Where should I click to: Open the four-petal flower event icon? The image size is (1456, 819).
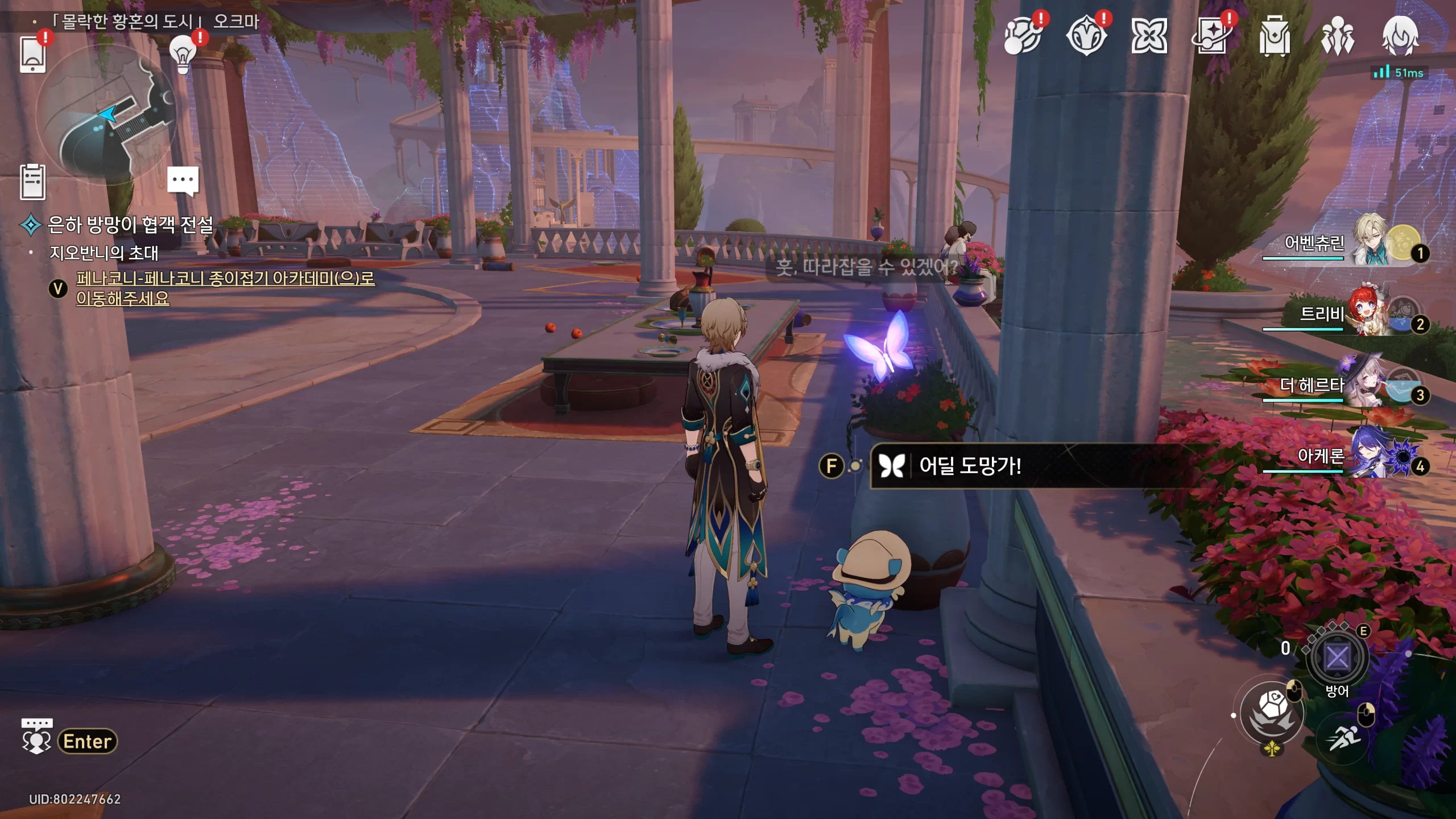1149,36
